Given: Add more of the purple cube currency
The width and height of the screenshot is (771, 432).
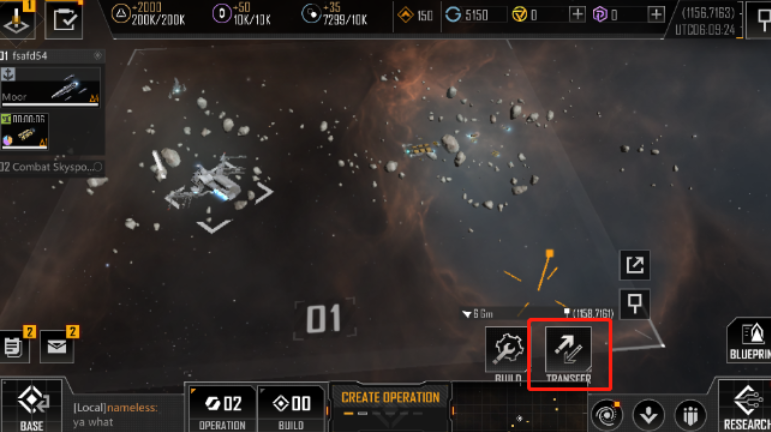Looking at the screenshot, I should pyautogui.click(x=655, y=14).
